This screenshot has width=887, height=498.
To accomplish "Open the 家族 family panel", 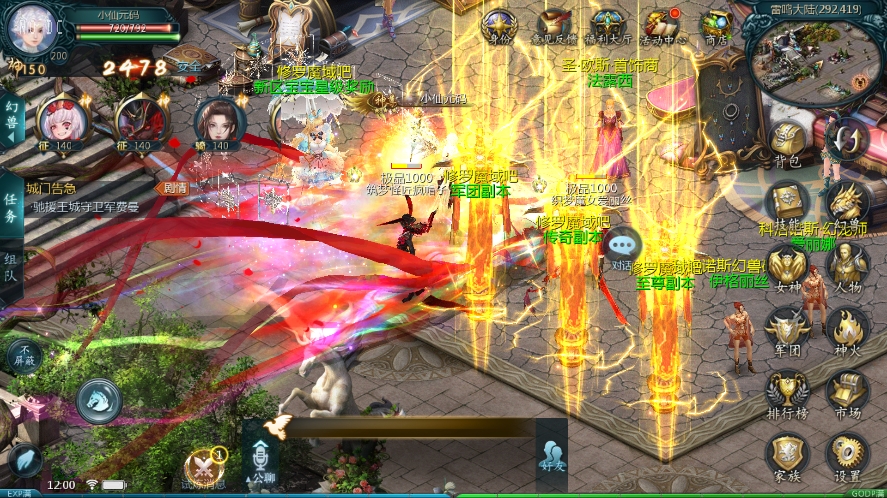I will click(787, 455).
